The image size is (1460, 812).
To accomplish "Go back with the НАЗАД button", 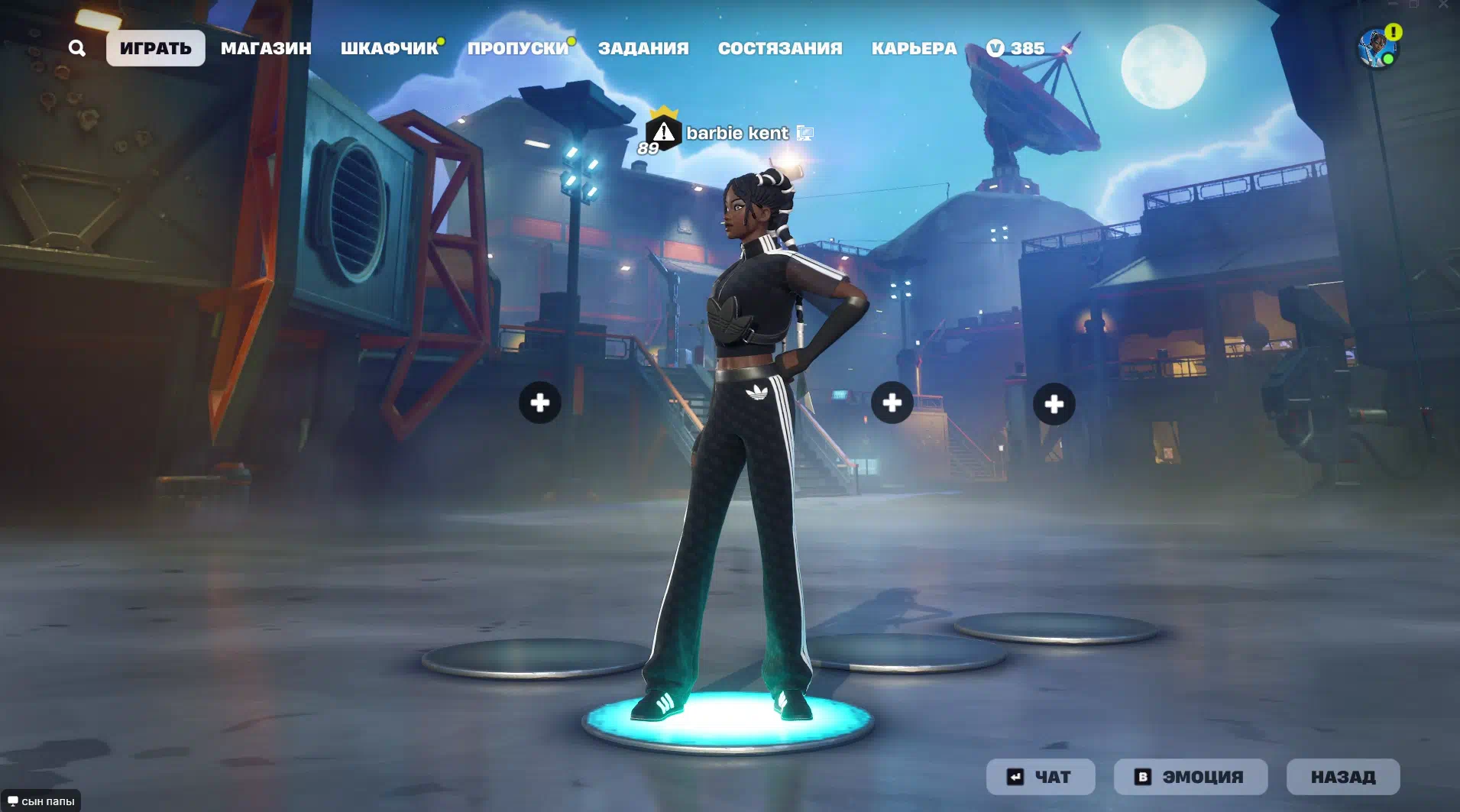I will point(1343,777).
